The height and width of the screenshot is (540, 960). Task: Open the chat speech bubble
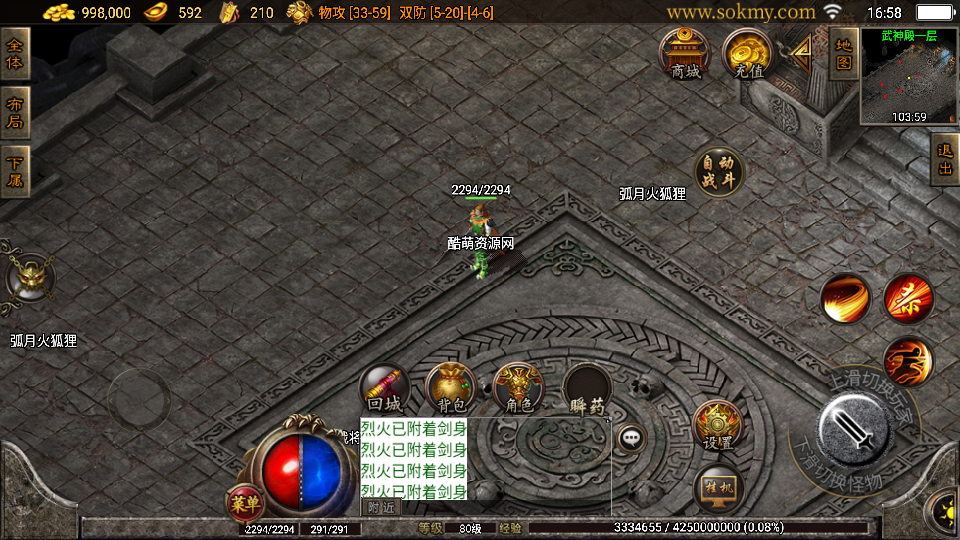pyautogui.click(x=631, y=437)
